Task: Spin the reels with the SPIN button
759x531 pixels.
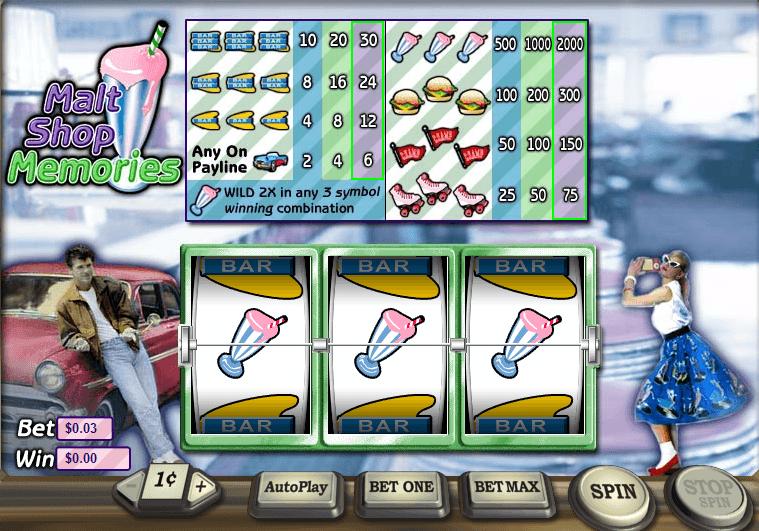Action: pos(613,492)
